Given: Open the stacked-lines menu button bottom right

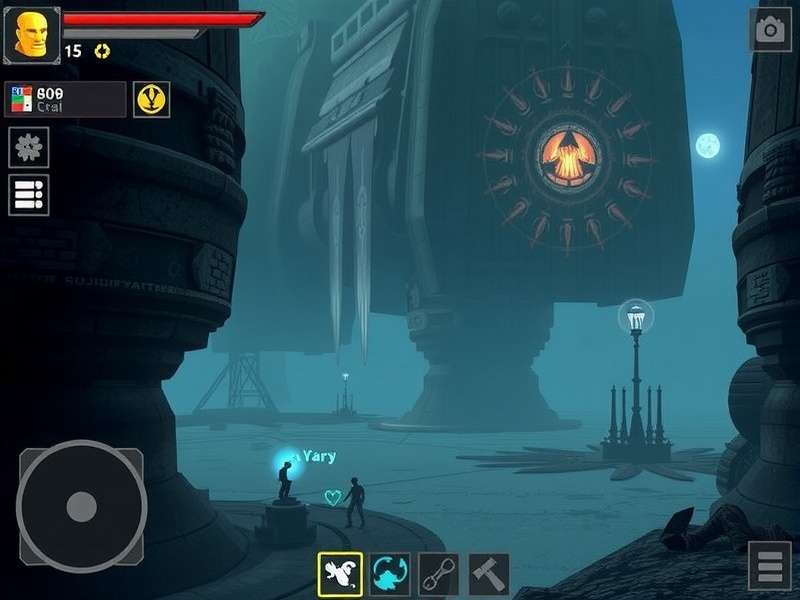Looking at the screenshot, I should tap(769, 567).
